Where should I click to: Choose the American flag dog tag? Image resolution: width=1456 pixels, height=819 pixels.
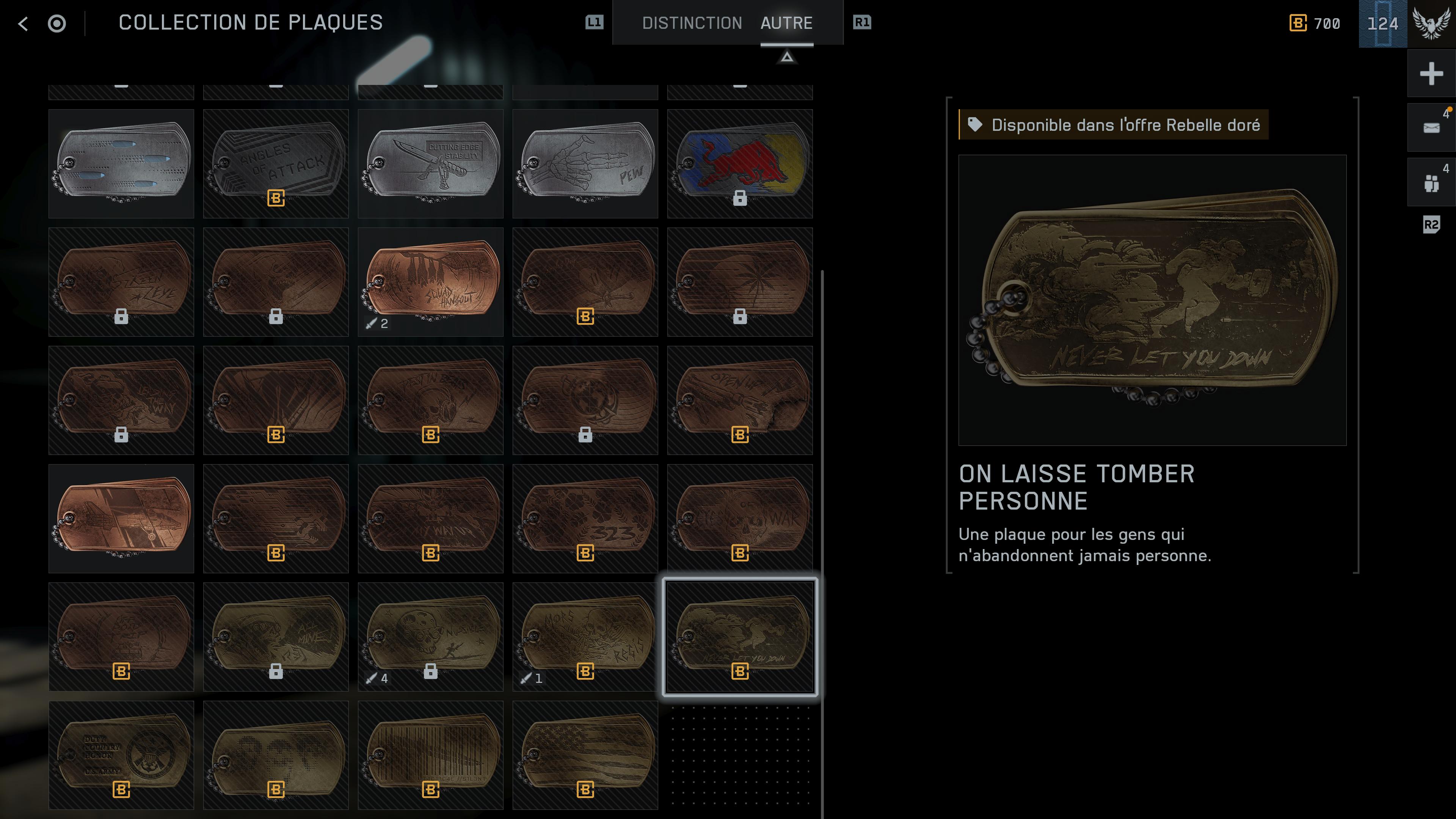[585, 755]
